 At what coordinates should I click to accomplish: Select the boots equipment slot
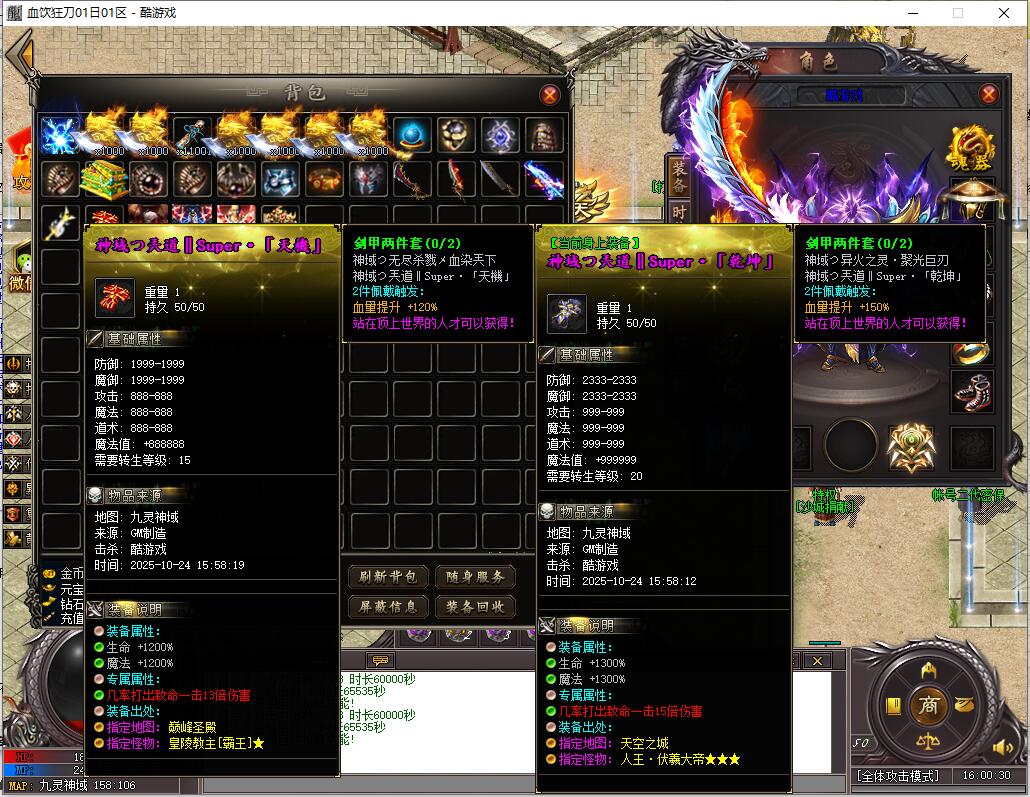click(x=970, y=393)
